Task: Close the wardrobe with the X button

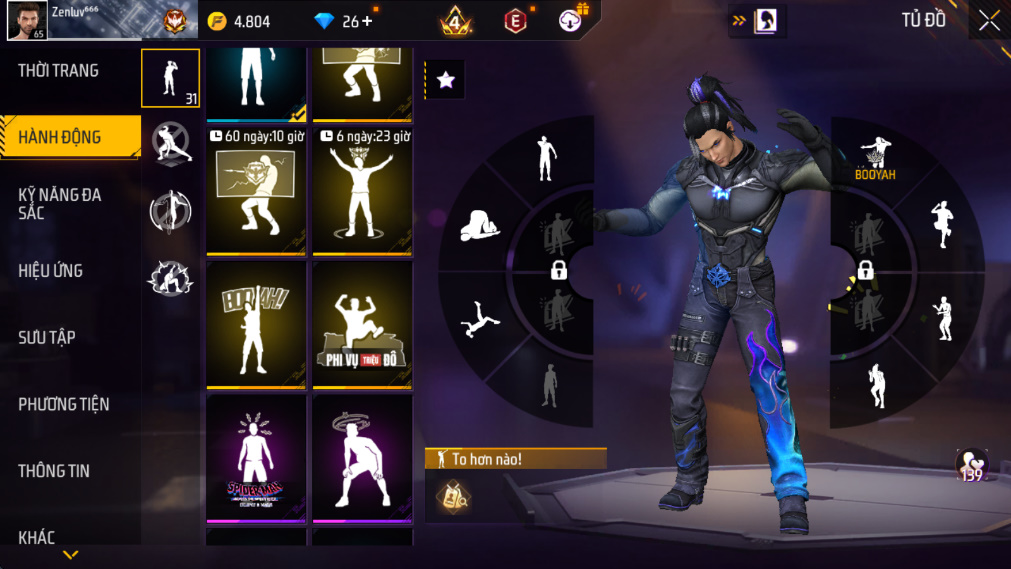Action: [x=988, y=21]
